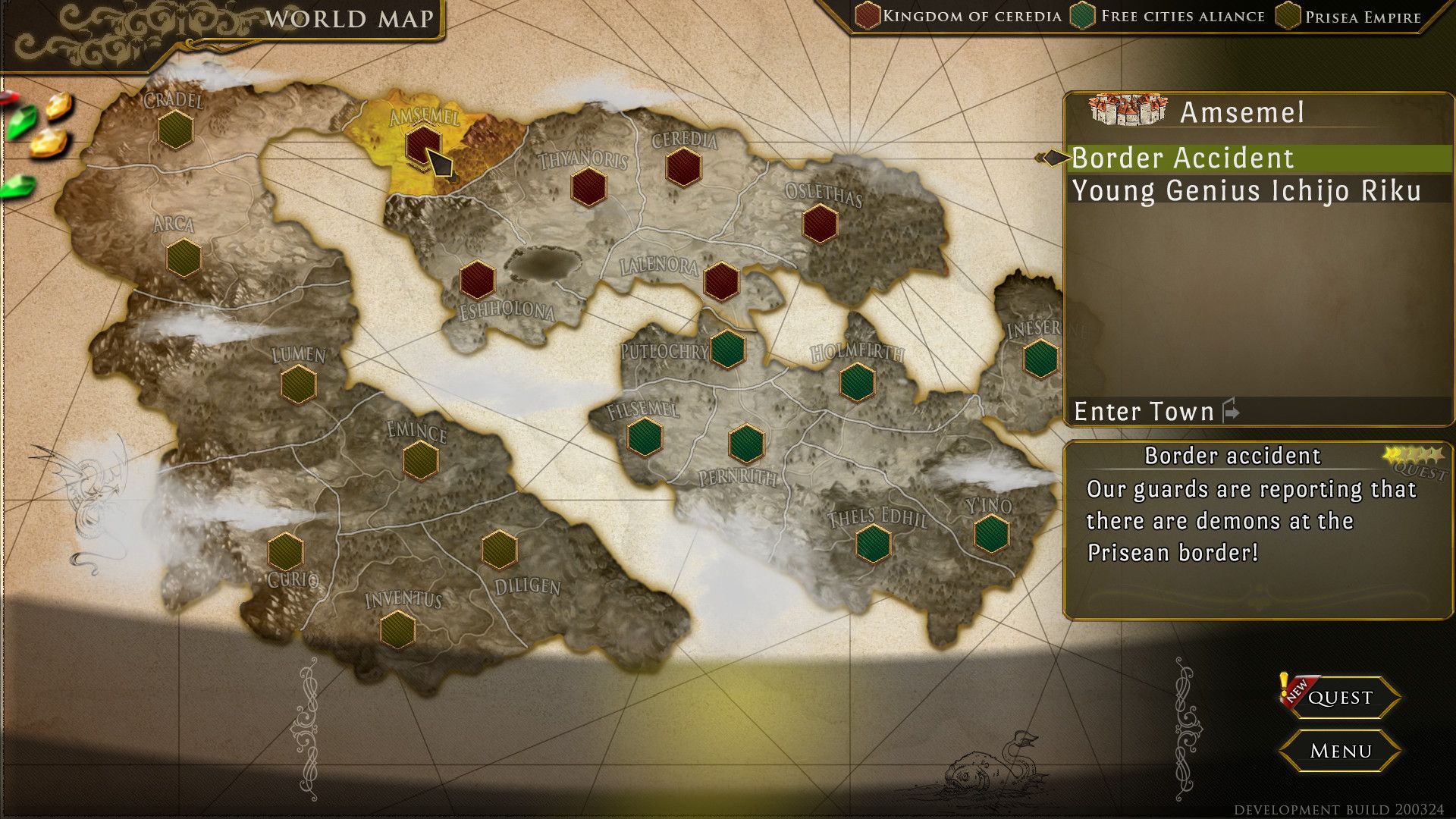Click the Lalenora town hexagon

(x=720, y=281)
